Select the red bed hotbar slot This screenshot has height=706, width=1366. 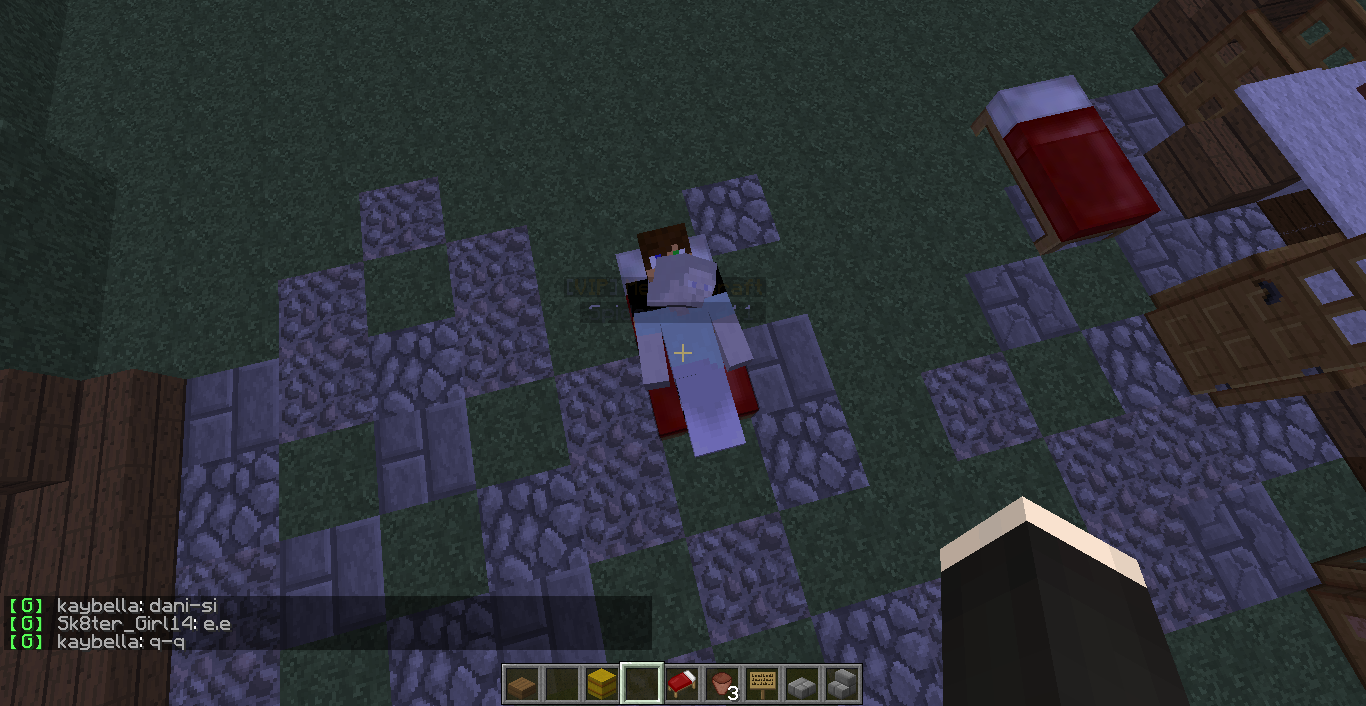point(681,685)
